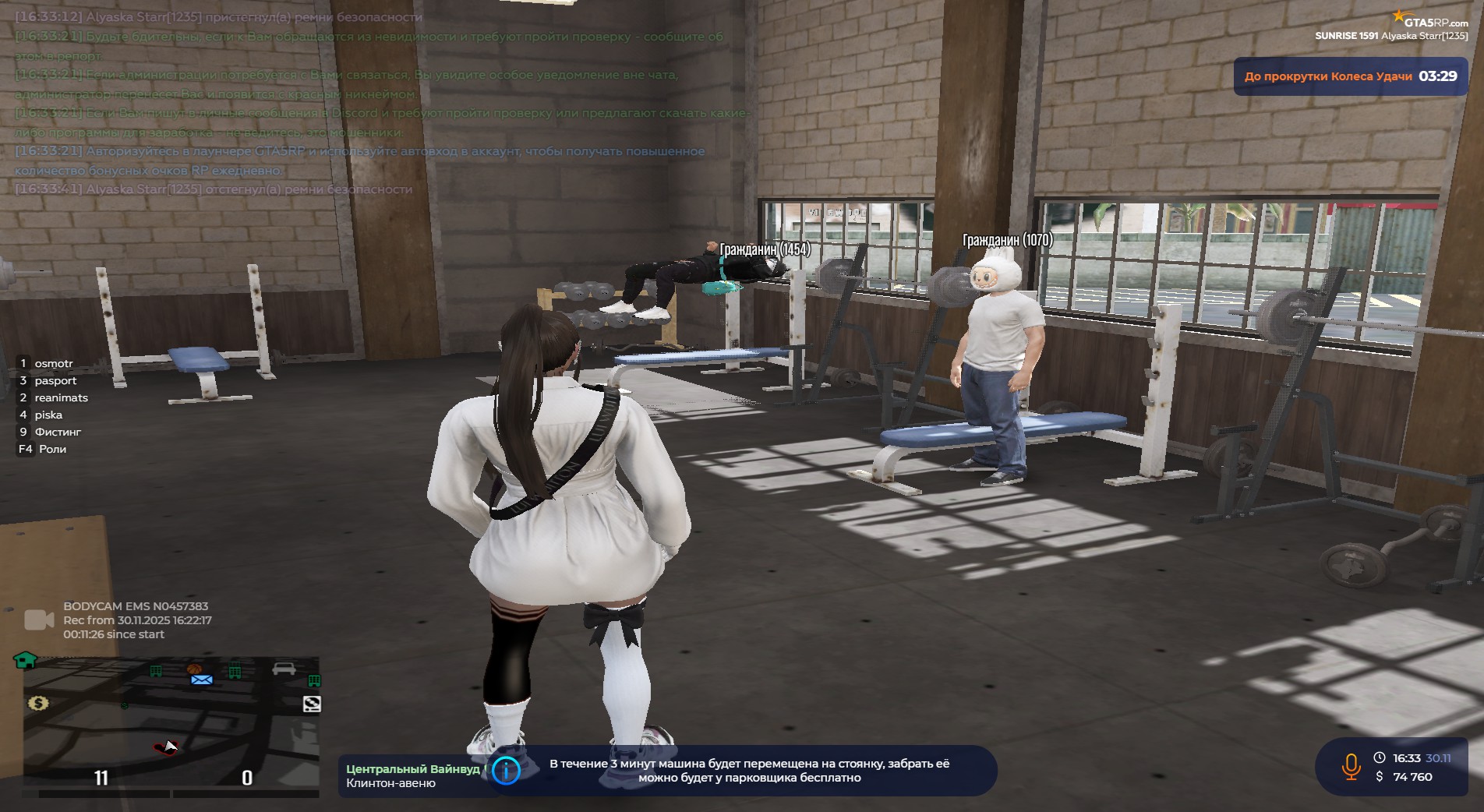This screenshot has height=812, width=1484.
Task: Toggle the orange microphone icon
Action: [1351, 767]
